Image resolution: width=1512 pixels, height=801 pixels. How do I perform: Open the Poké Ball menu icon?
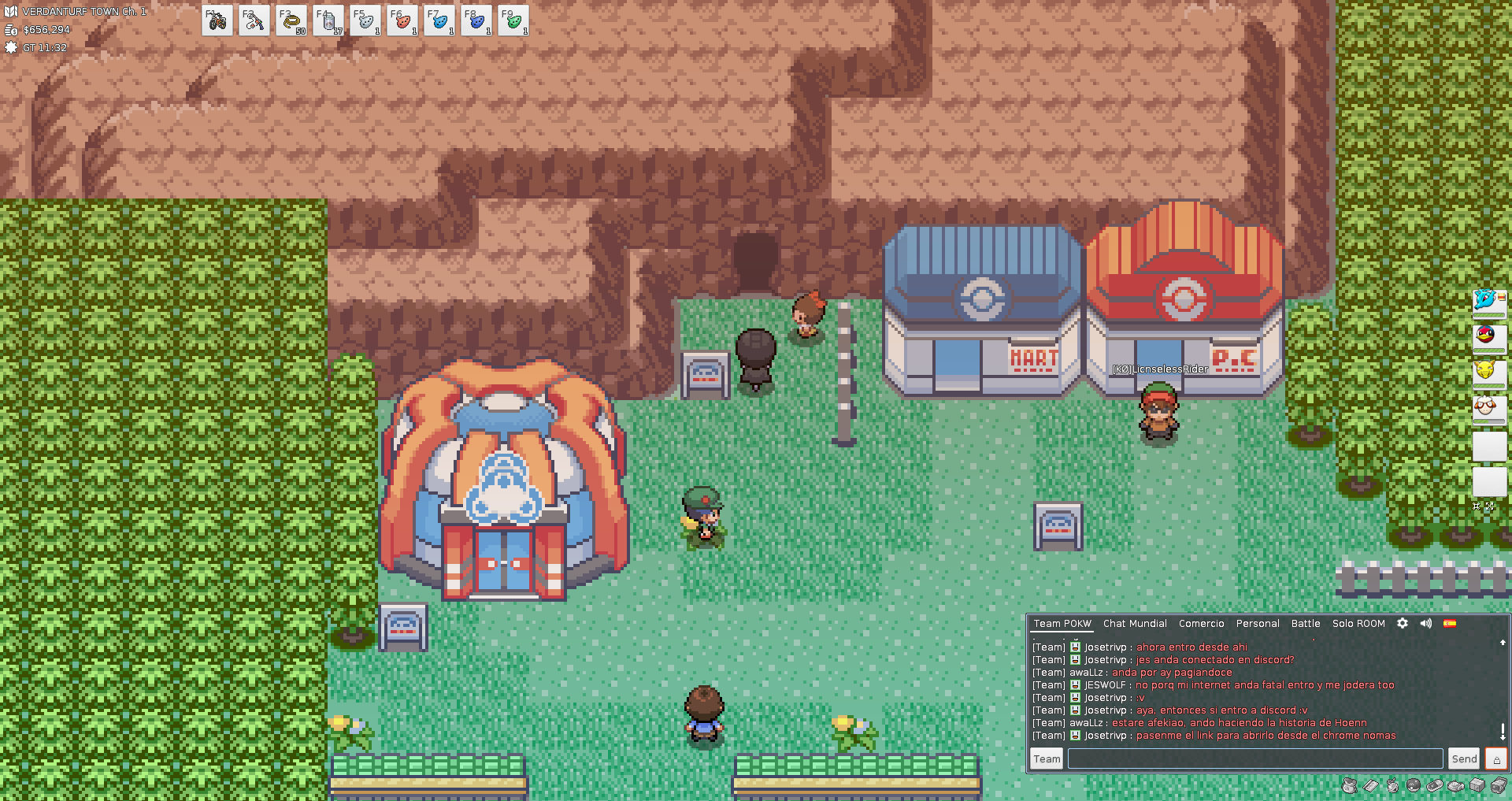click(1414, 785)
